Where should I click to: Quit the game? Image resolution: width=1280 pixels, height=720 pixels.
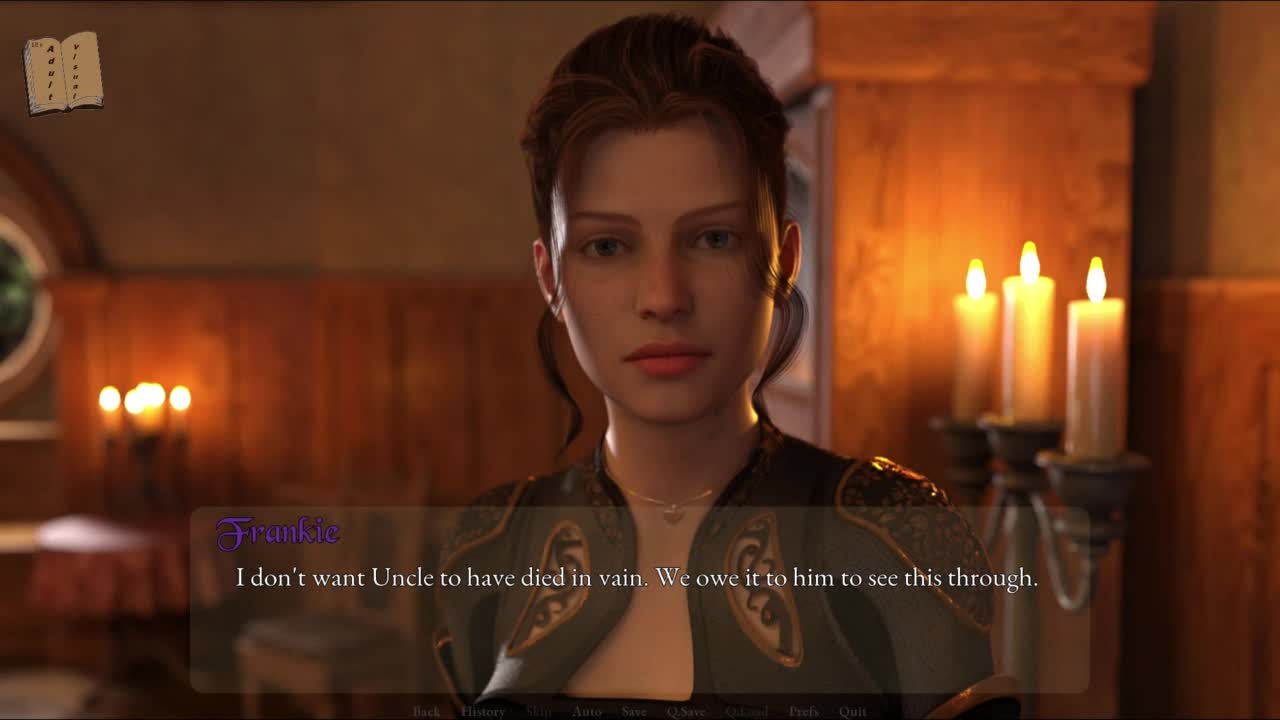tap(853, 712)
